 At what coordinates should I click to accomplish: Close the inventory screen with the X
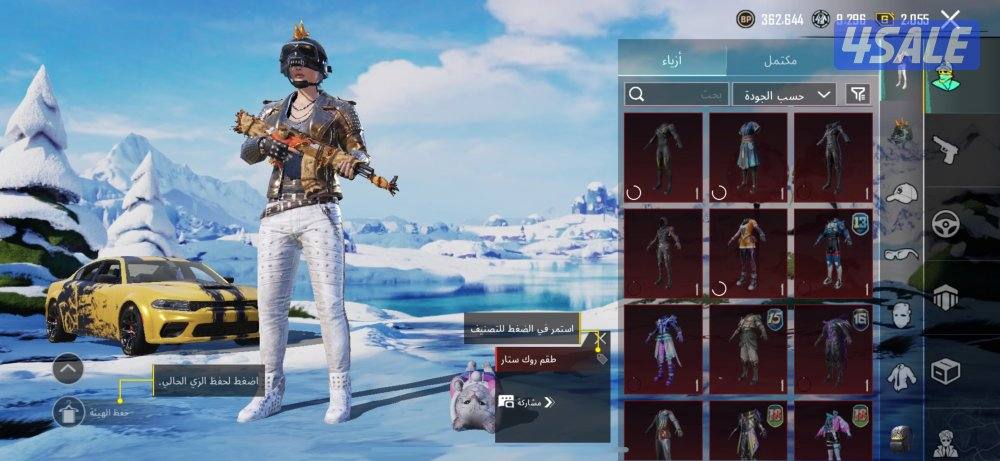pos(951,17)
